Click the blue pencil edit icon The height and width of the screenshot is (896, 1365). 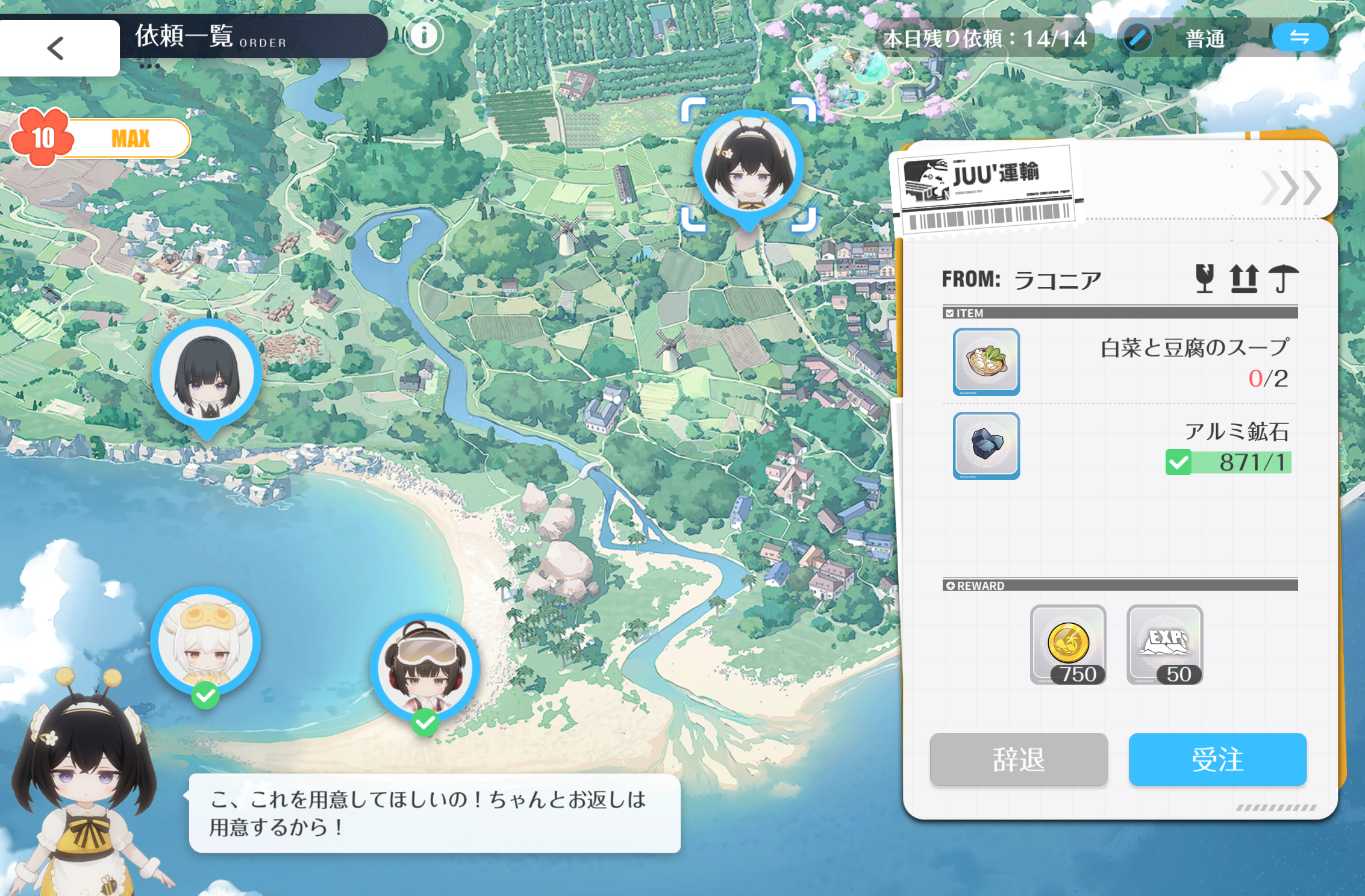point(1137,38)
